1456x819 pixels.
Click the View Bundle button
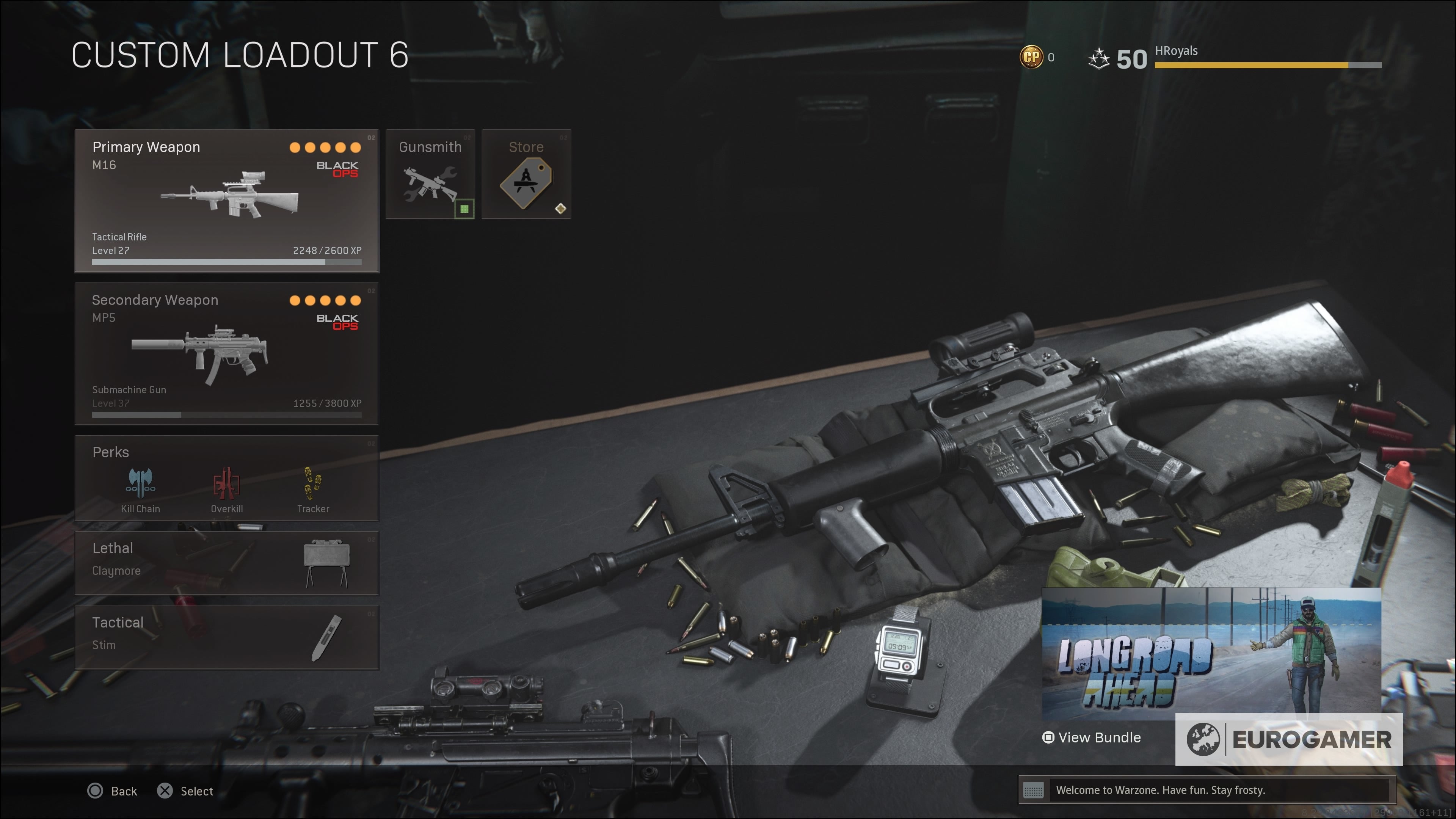(x=1092, y=737)
